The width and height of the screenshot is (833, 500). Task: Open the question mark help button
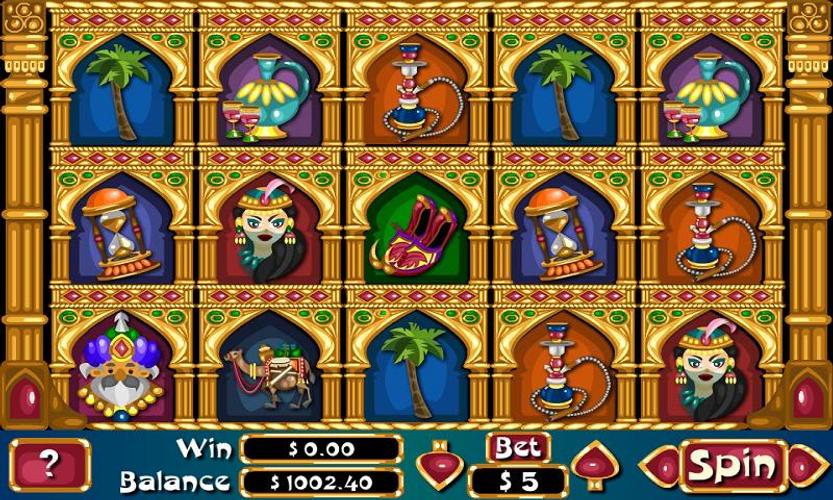(50, 465)
